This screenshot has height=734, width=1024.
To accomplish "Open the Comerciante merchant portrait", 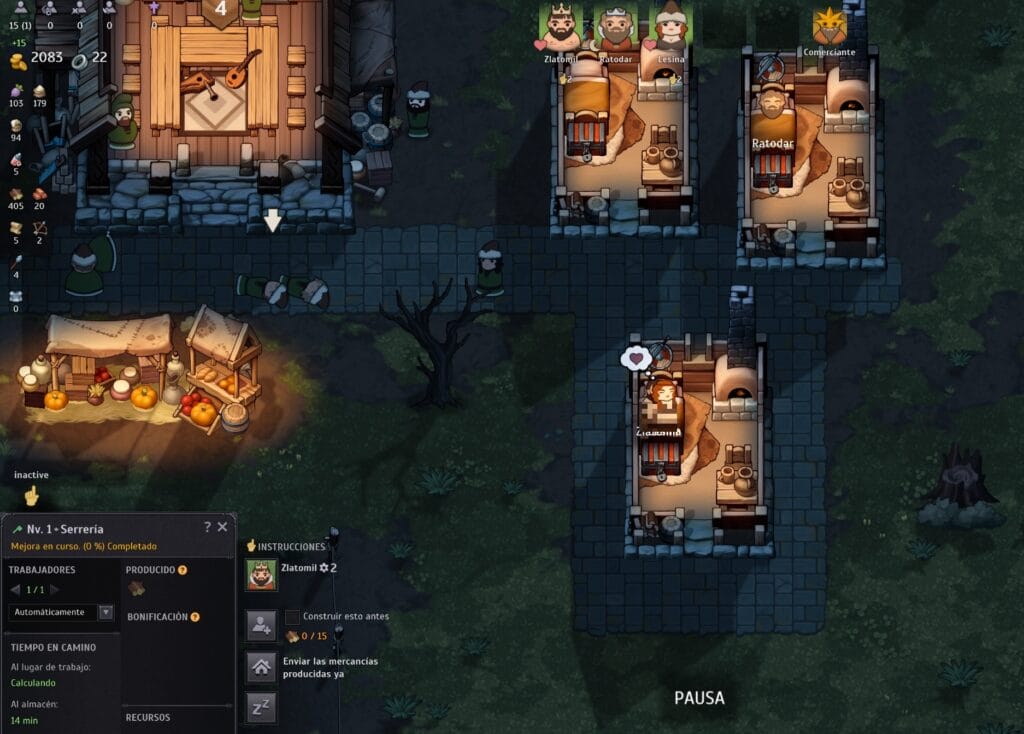I will (829, 27).
